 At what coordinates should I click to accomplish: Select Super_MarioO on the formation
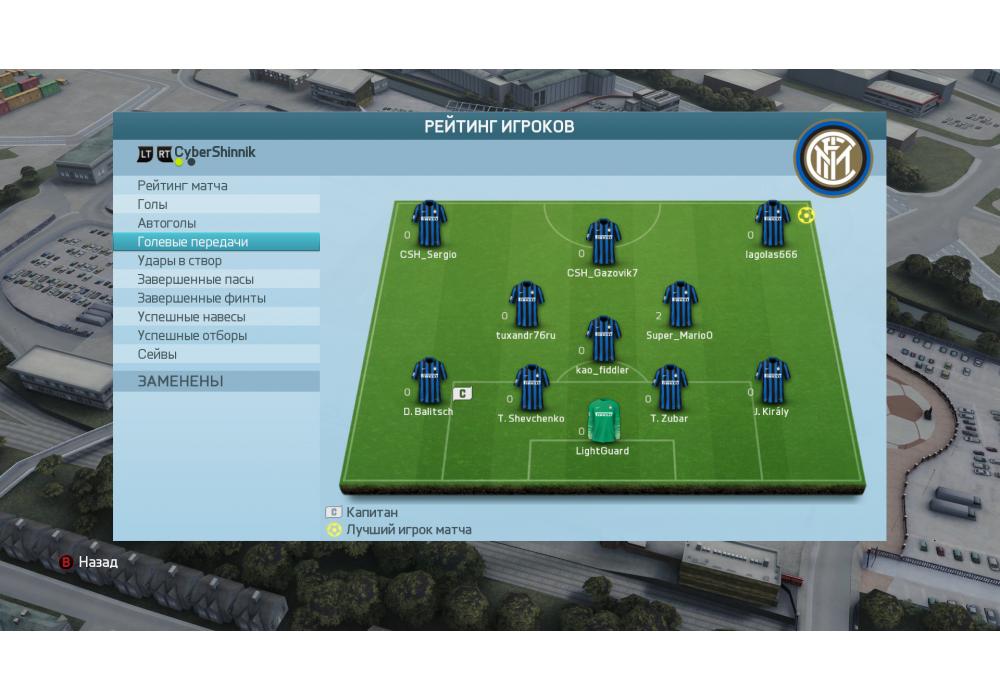(680, 305)
